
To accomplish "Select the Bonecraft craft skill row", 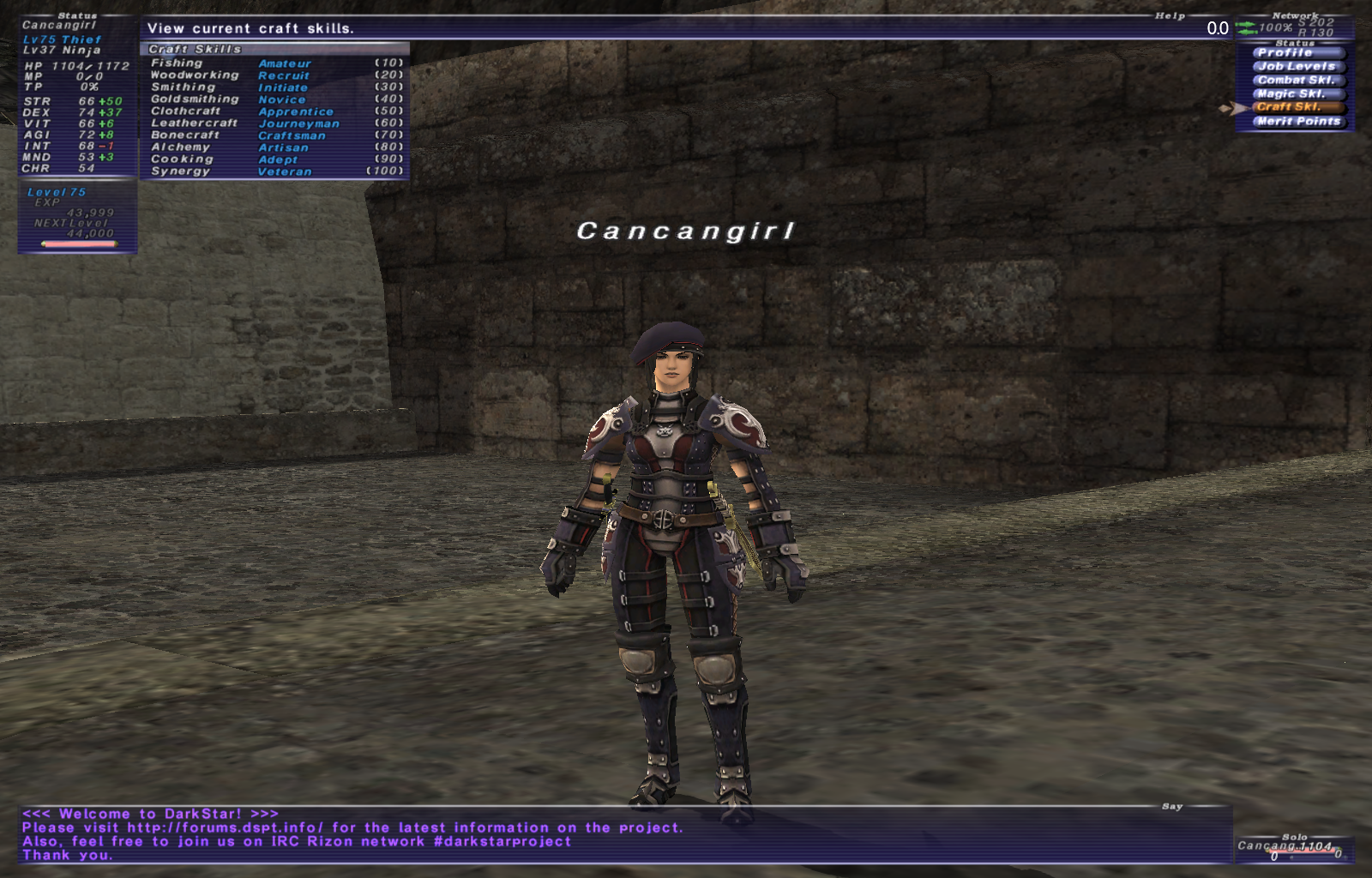I will 274,135.
